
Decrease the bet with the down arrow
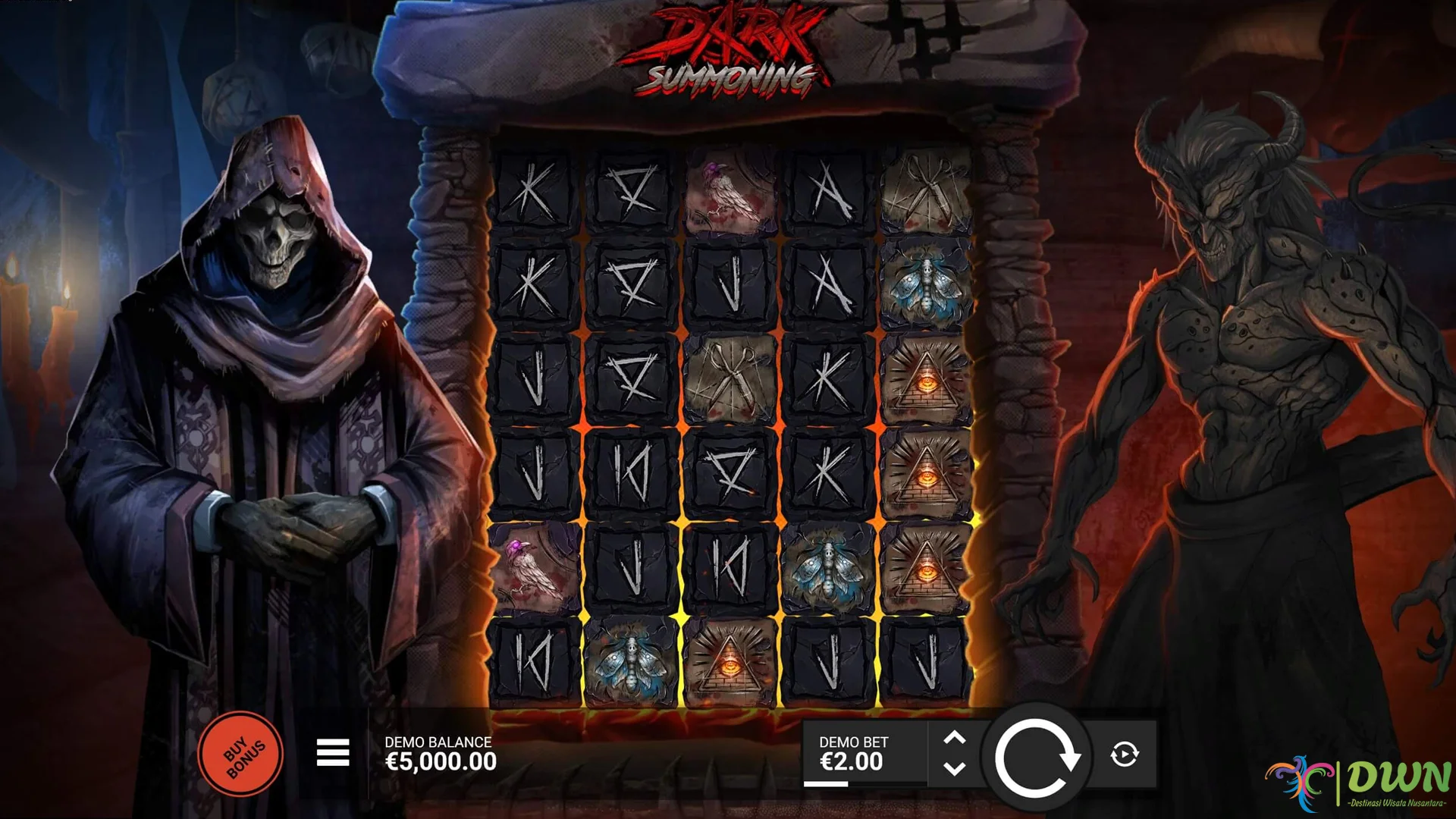(x=955, y=768)
